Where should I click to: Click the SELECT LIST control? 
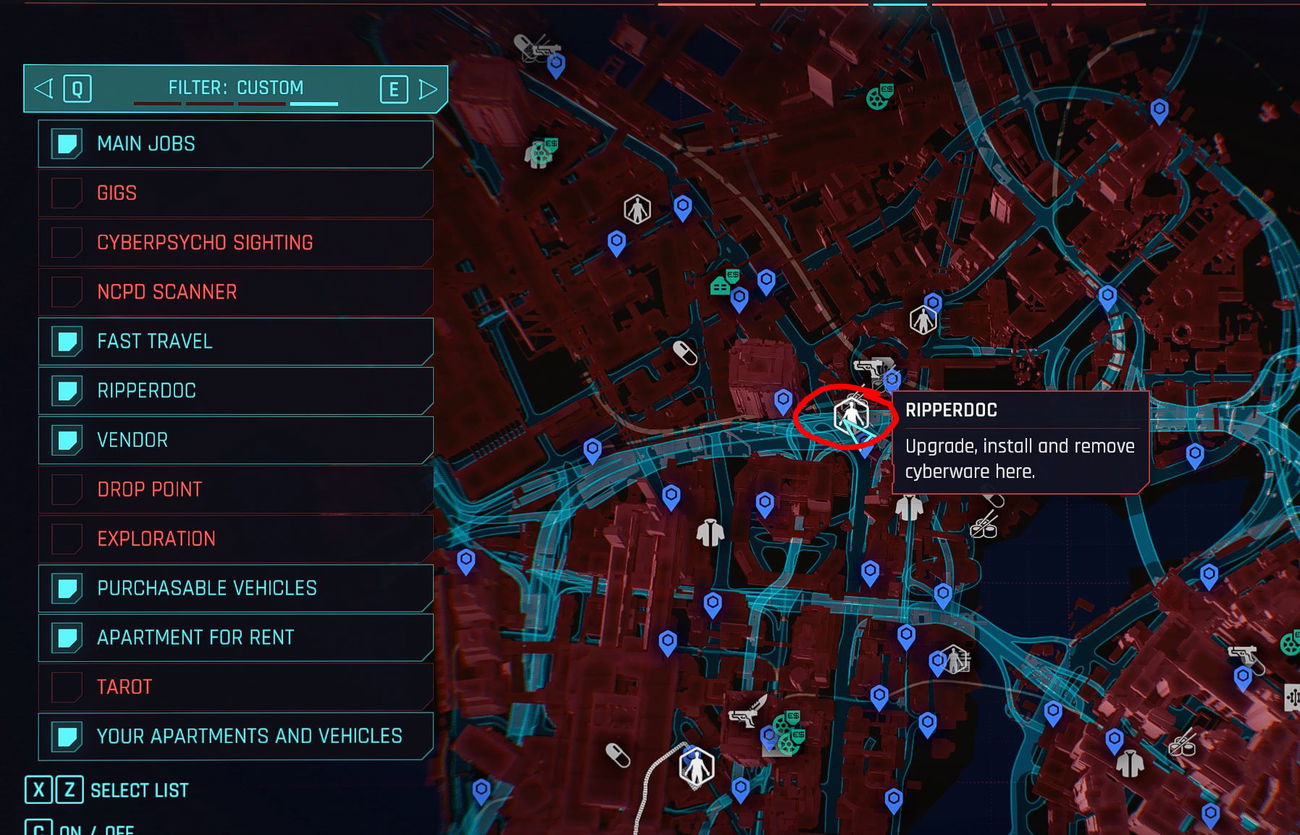[120, 790]
